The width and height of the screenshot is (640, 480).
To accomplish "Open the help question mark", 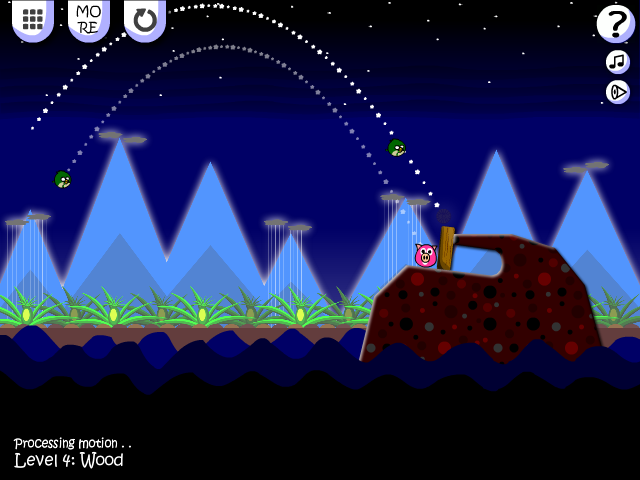I will [615, 23].
